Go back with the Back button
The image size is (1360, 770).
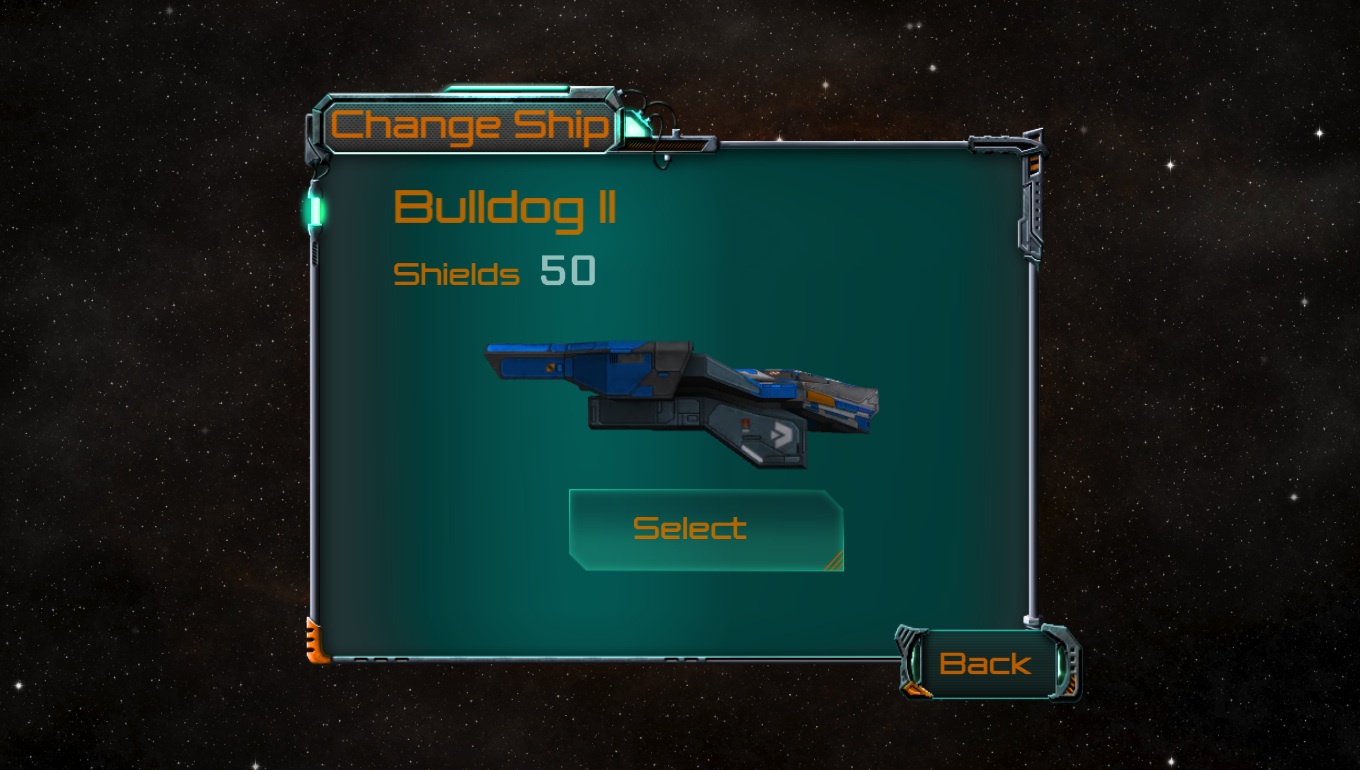pos(985,664)
